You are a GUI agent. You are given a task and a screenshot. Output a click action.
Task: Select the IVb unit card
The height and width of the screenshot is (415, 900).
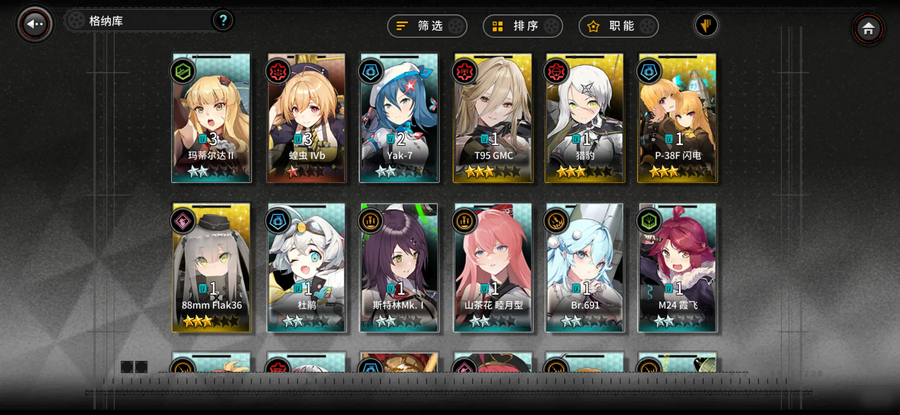[305, 118]
